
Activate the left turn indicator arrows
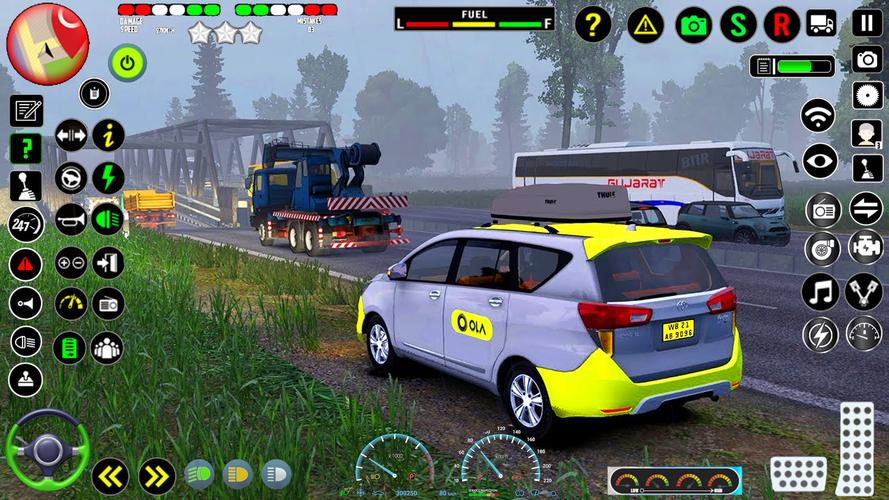click(x=109, y=475)
